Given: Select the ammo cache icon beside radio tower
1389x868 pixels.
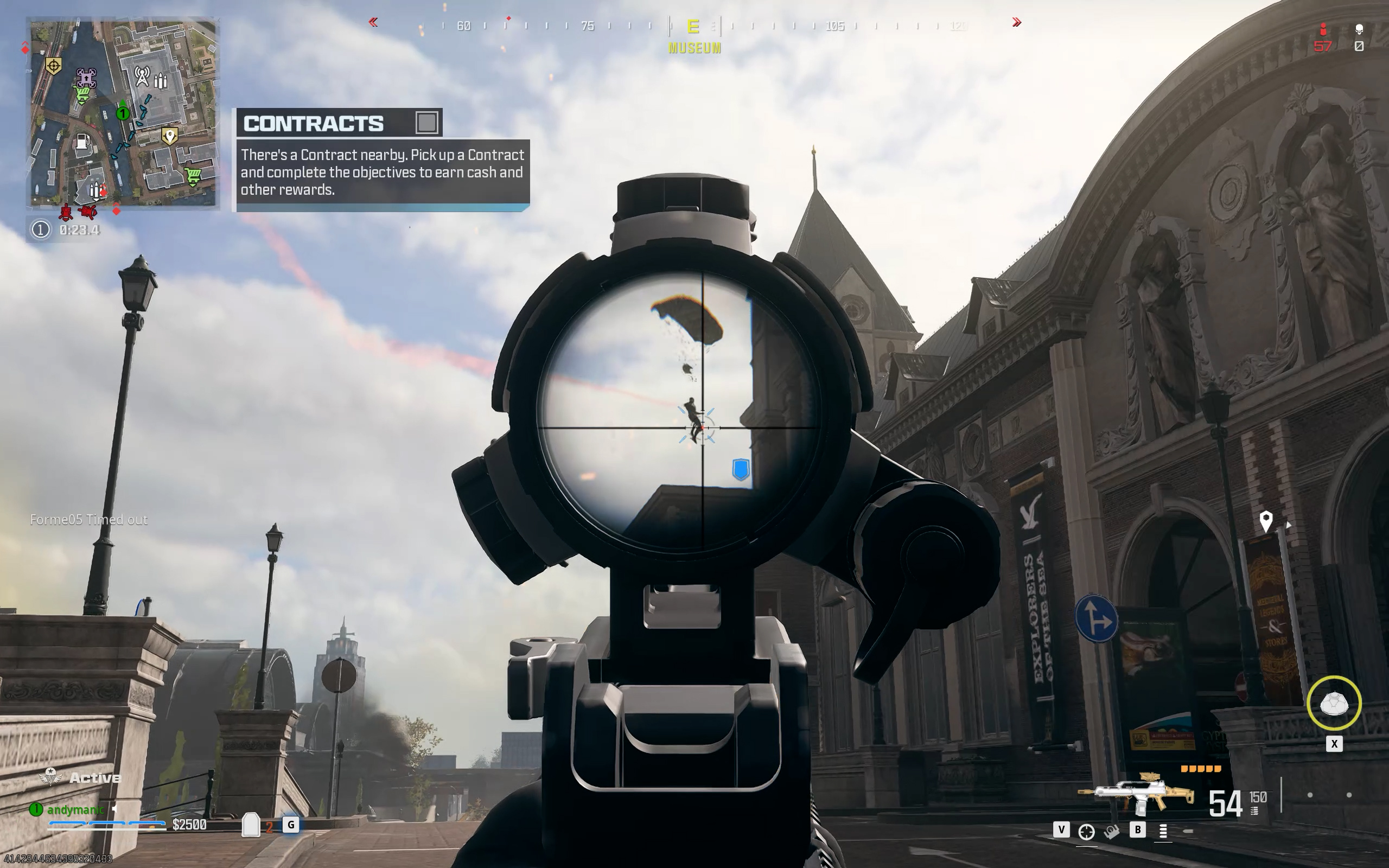Looking at the screenshot, I should 161,81.
